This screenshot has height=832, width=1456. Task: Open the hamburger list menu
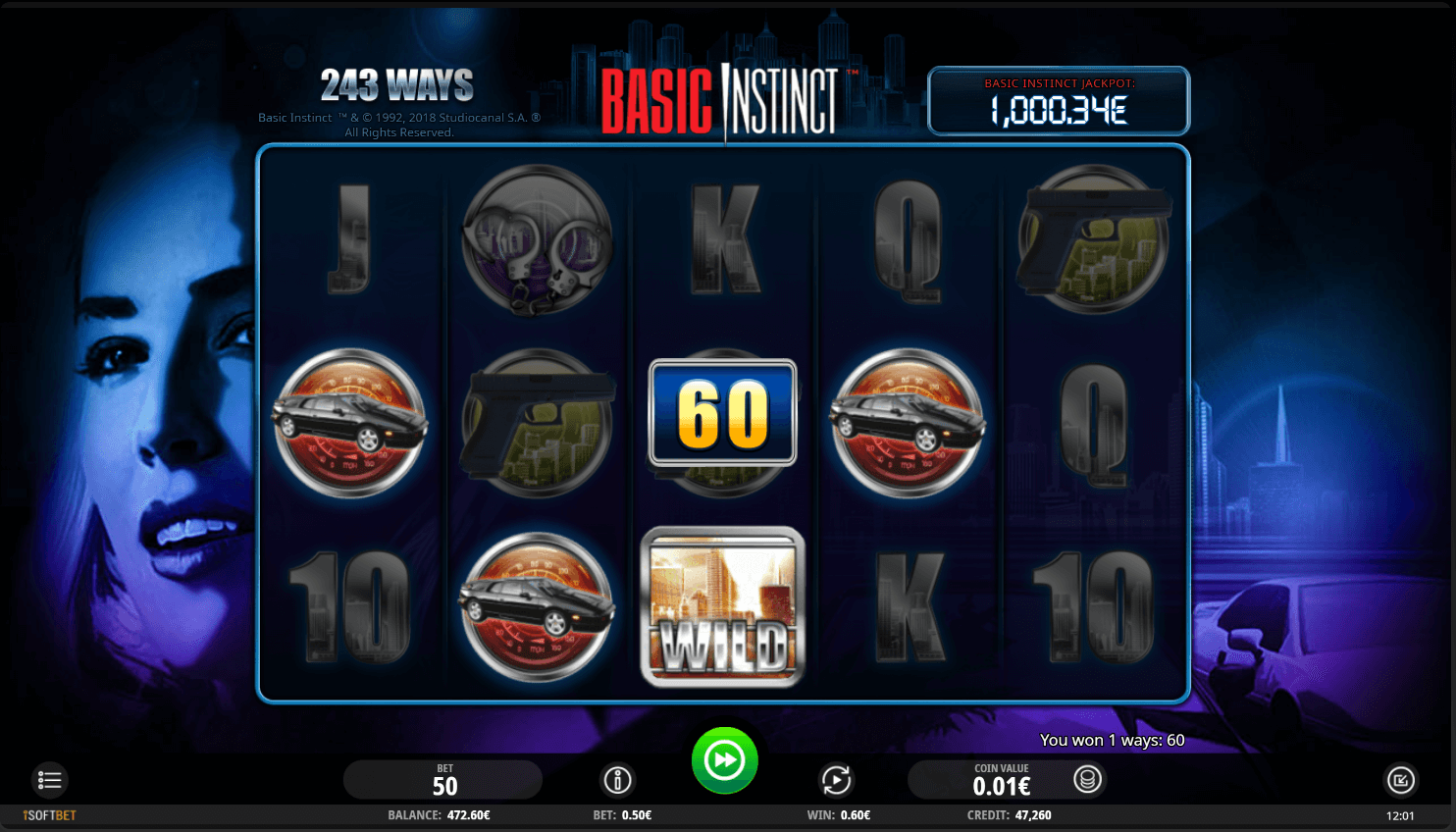pyautogui.click(x=49, y=780)
